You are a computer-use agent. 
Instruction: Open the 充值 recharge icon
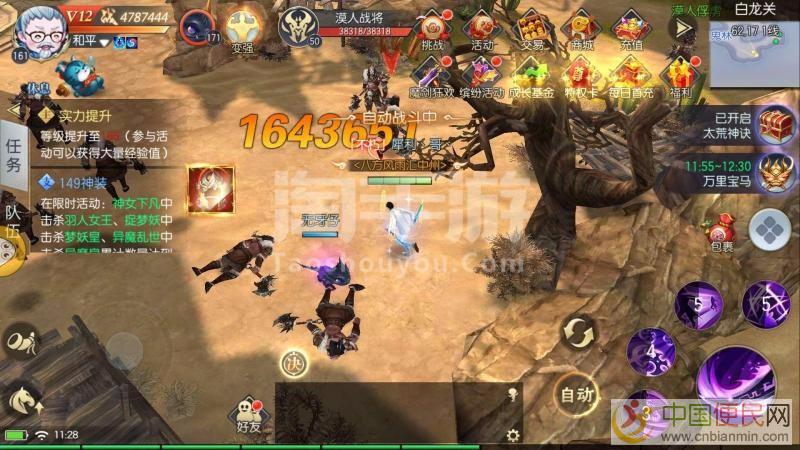[x=631, y=28]
